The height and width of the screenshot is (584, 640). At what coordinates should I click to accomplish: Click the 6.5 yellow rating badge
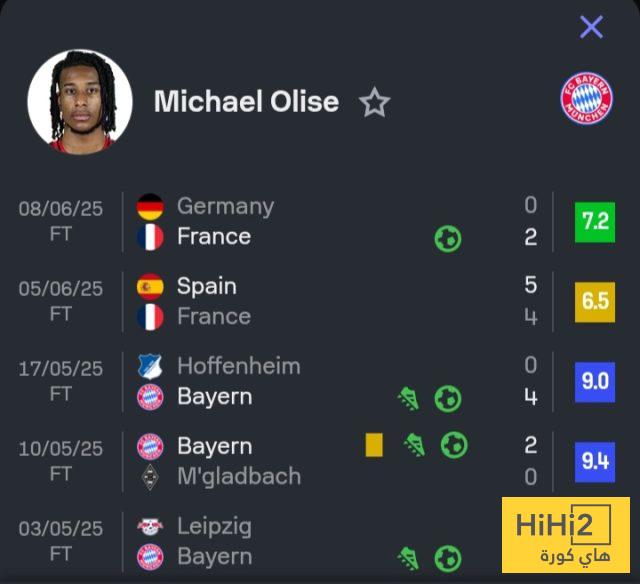(x=595, y=301)
